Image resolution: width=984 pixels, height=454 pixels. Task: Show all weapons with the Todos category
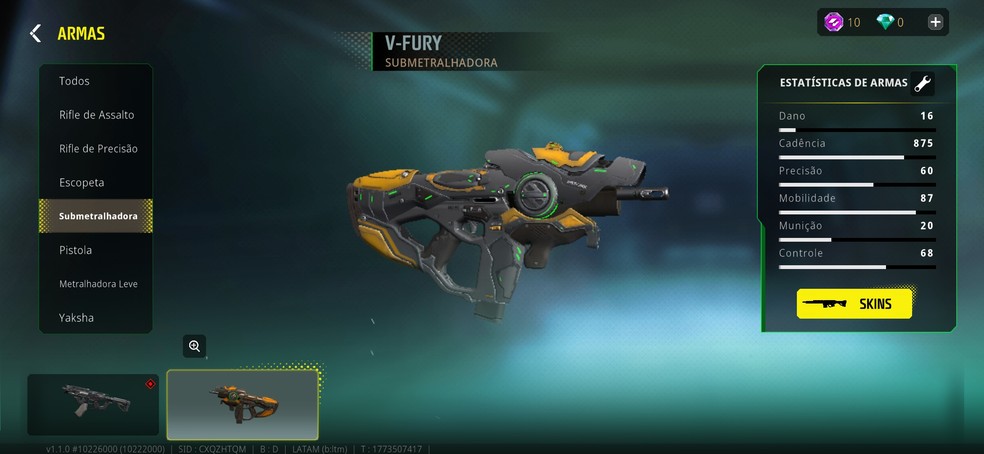tap(74, 81)
